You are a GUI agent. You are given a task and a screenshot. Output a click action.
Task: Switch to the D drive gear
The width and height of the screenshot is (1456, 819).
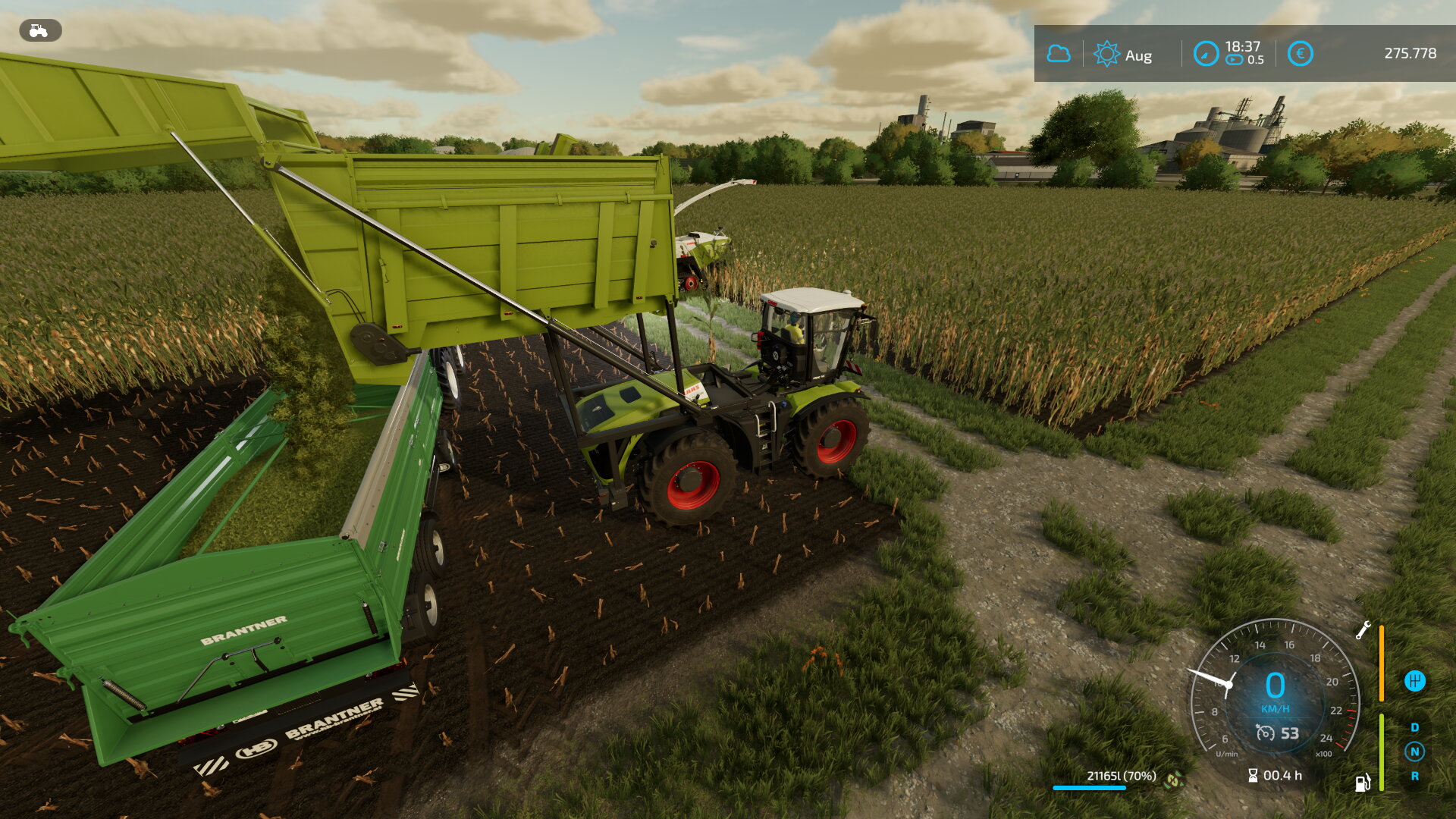tap(1414, 727)
